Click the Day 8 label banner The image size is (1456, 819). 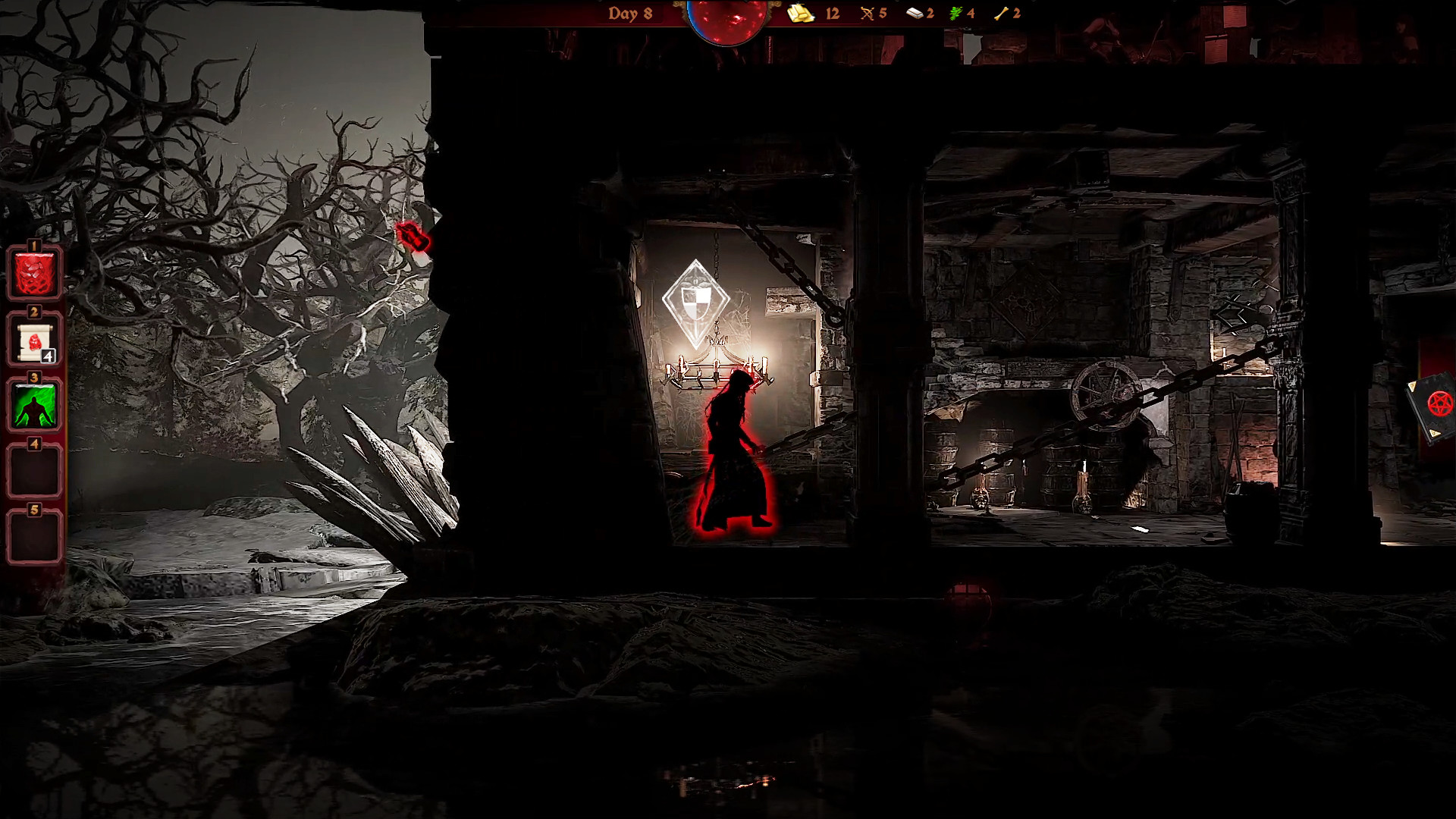tap(629, 13)
